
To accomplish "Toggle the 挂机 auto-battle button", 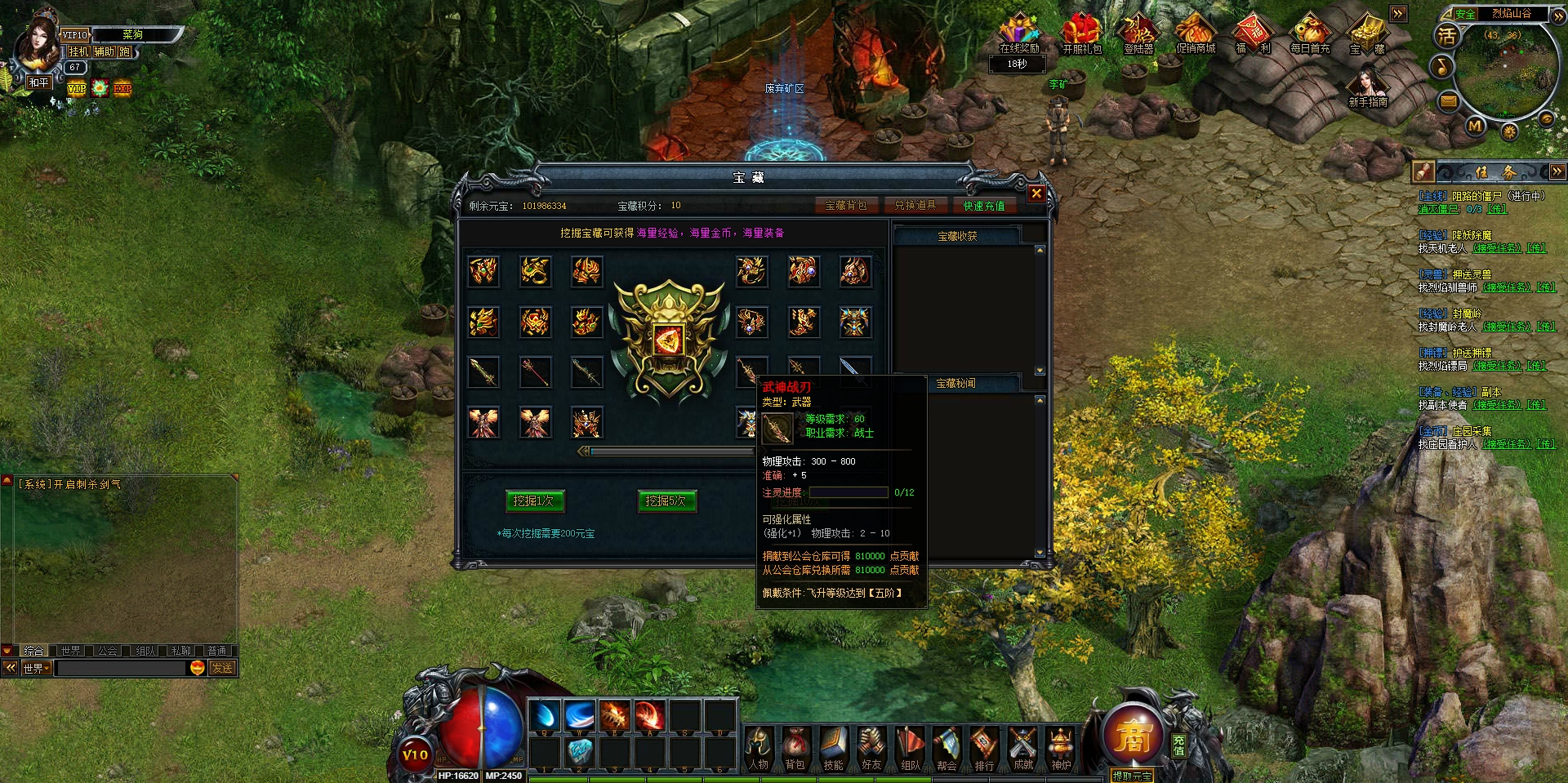I will click(78, 51).
